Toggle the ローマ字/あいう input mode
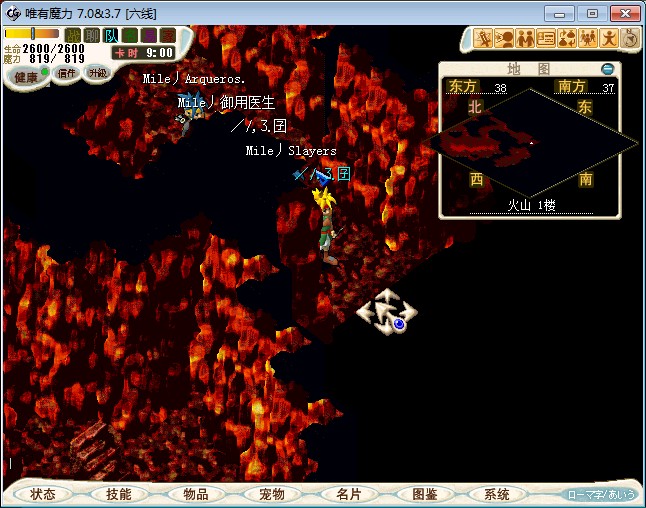 coord(599,494)
